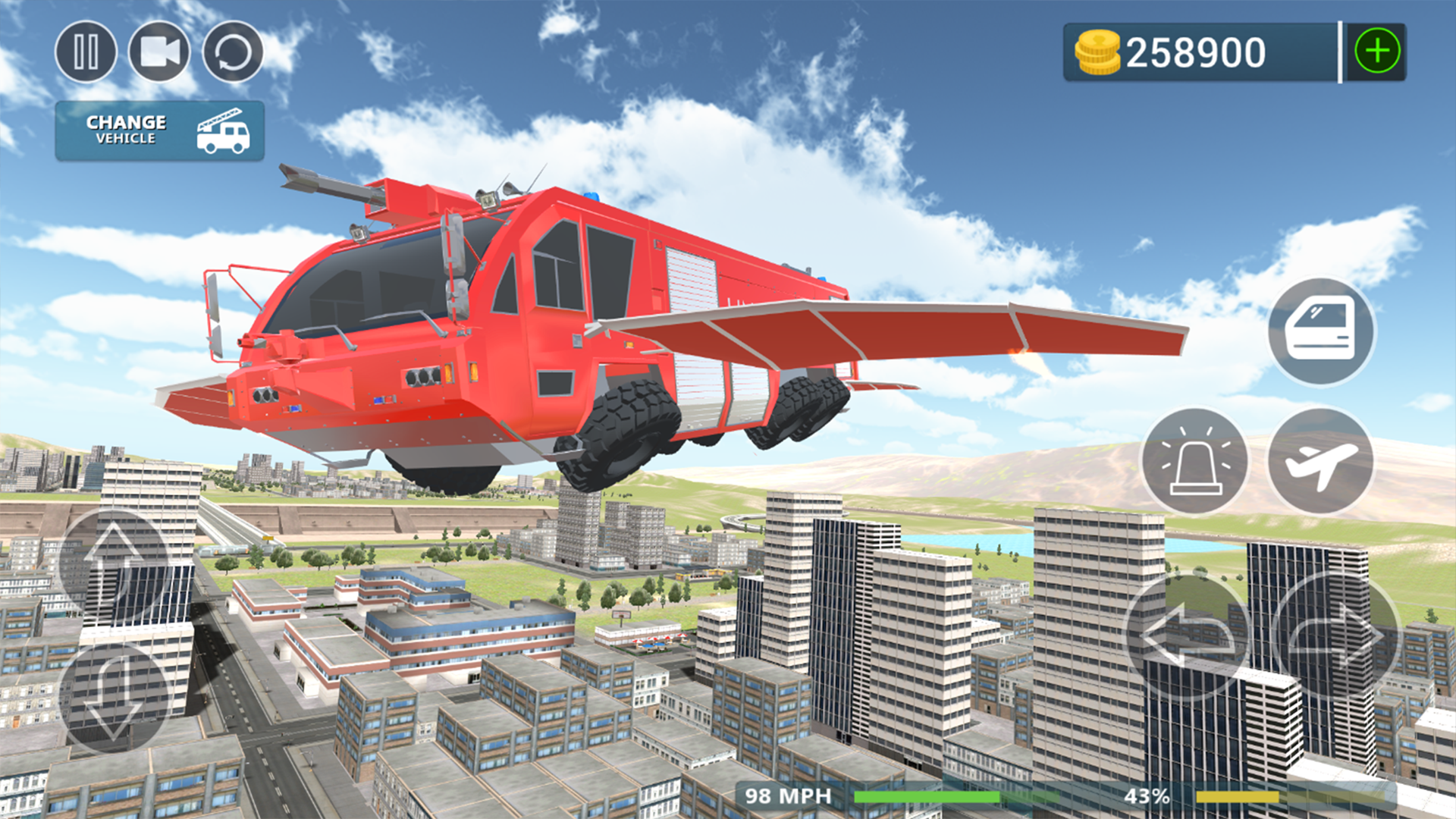Buy more coins with the plus button

1378,50
